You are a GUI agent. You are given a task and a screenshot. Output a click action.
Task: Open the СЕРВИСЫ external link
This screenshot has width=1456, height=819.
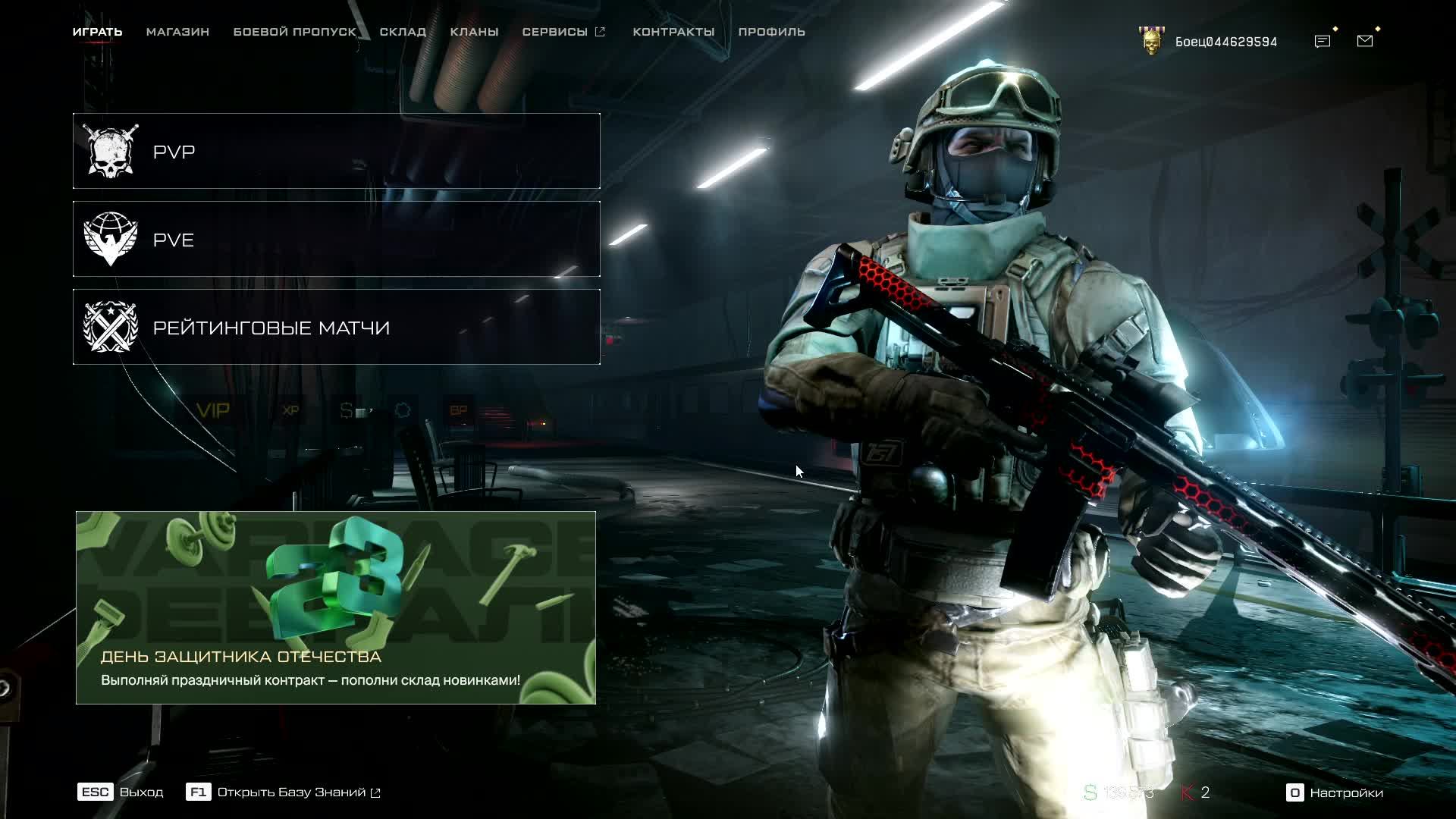(563, 32)
